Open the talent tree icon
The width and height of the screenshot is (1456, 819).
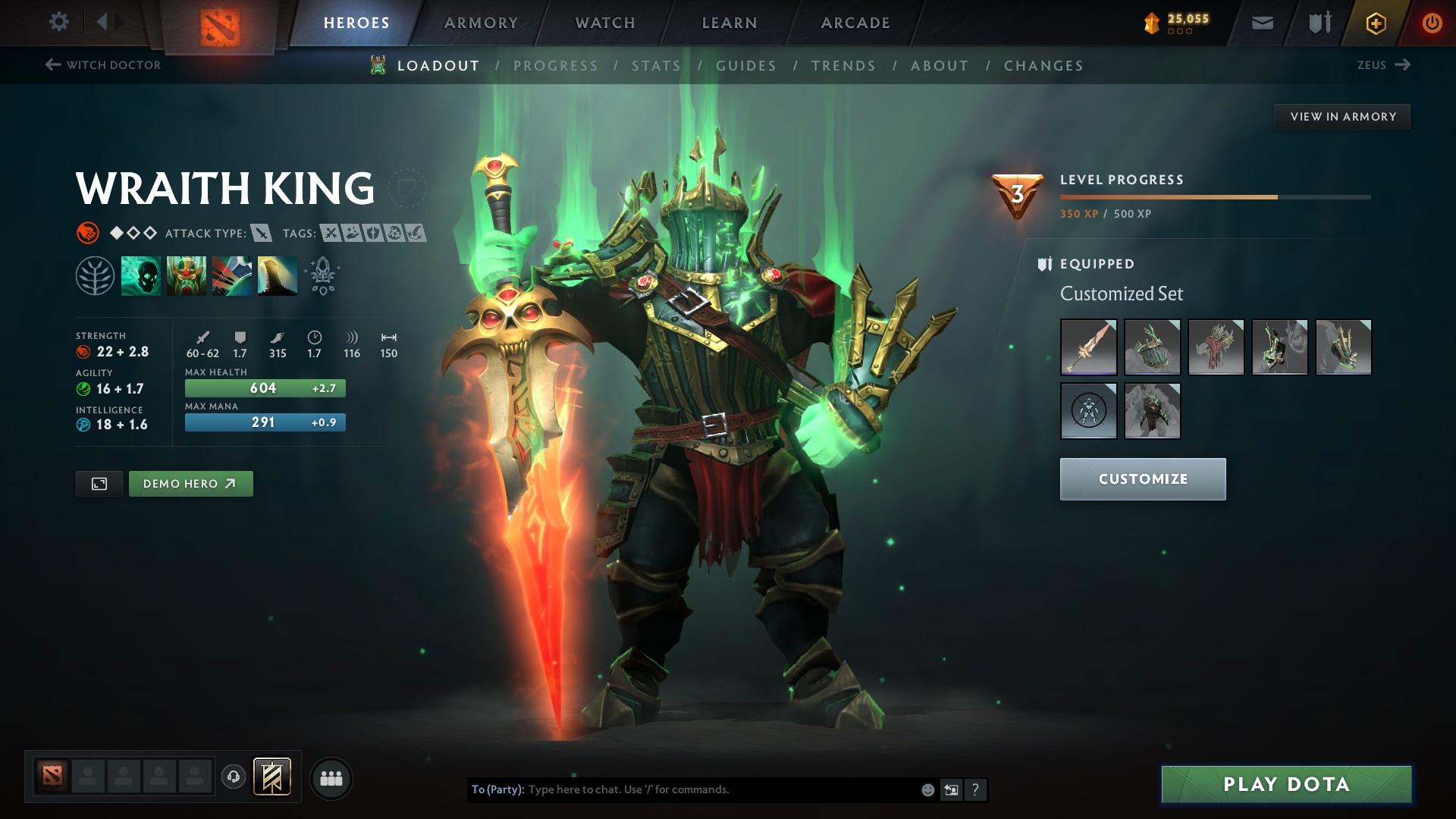tap(94, 275)
